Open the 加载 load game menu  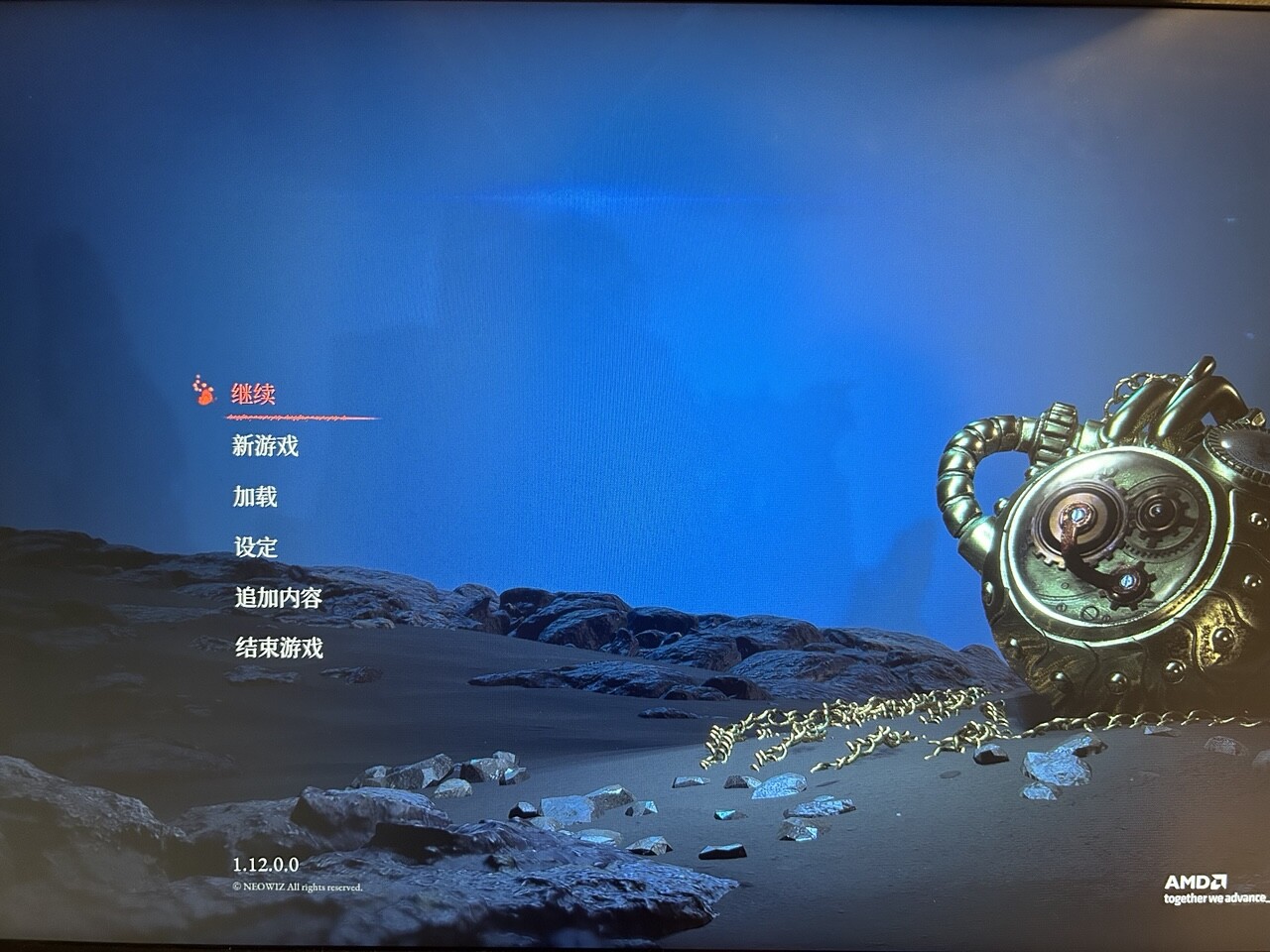[x=255, y=497]
